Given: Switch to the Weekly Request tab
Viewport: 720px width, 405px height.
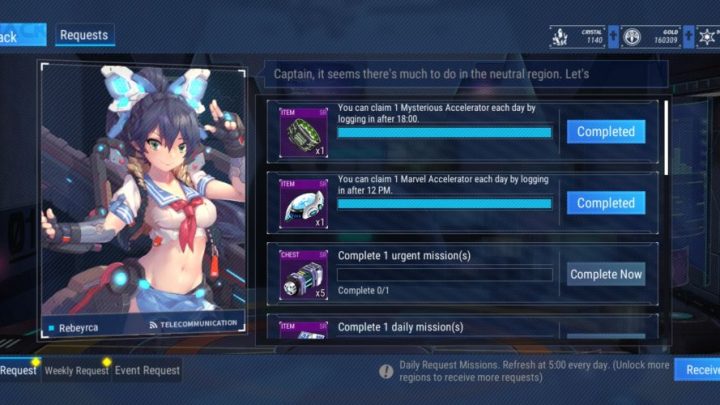Looking at the screenshot, I should pyautogui.click(x=76, y=370).
